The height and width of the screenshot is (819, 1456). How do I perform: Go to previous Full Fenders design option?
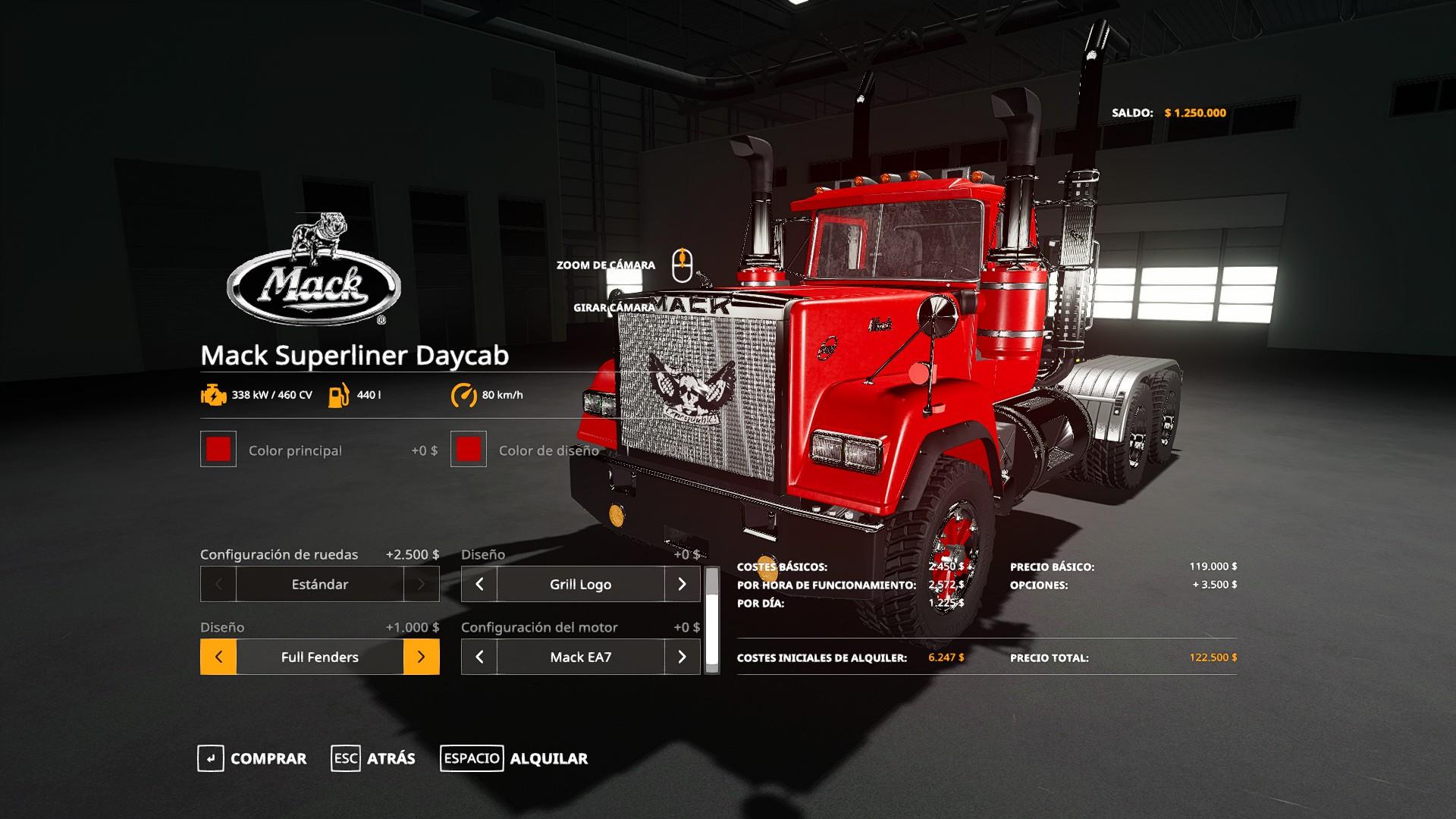coord(218,657)
